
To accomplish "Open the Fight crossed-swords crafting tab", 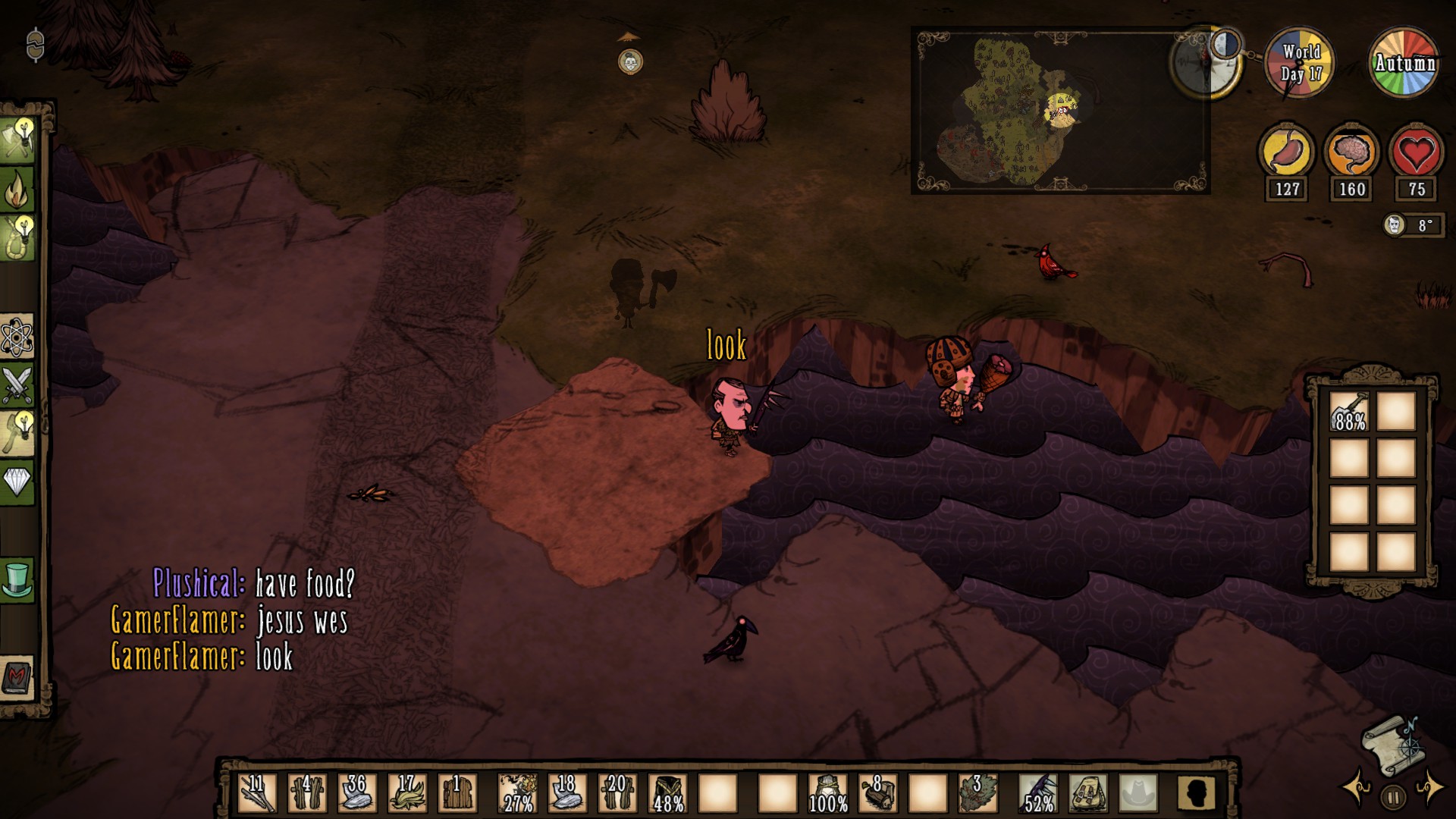I will [x=17, y=384].
